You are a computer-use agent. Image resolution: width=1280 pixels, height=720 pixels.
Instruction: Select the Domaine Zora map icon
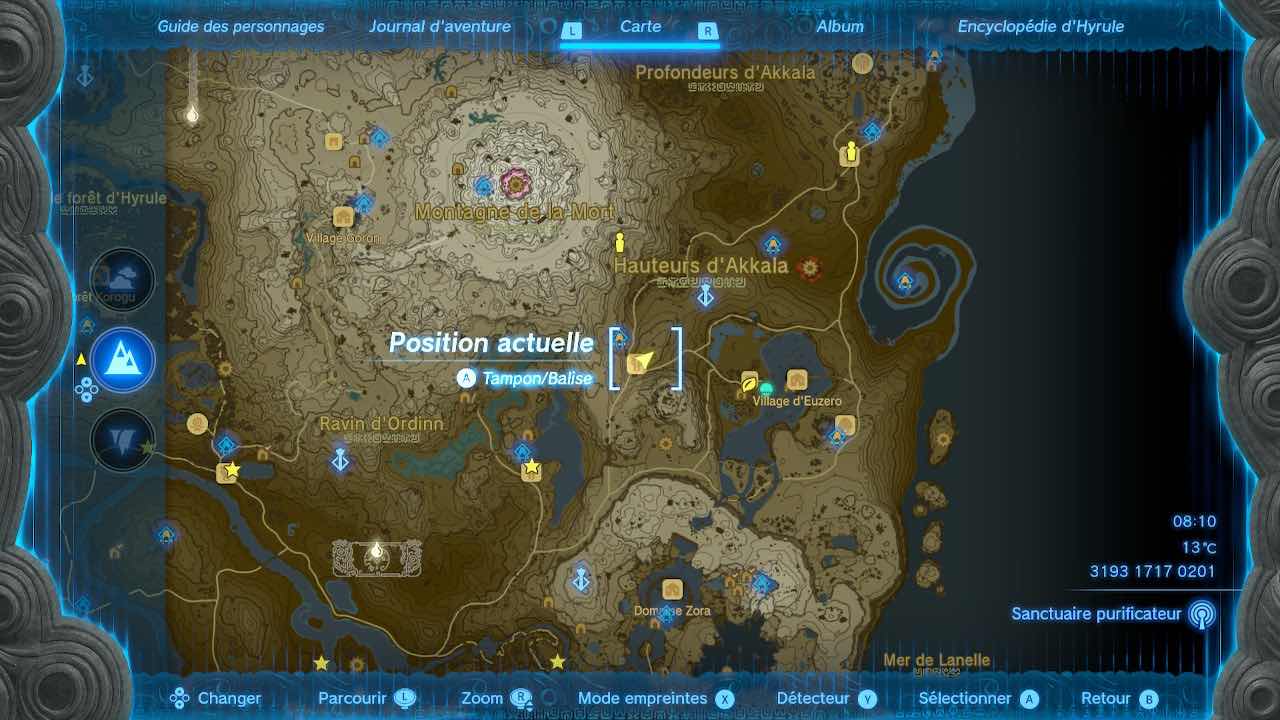point(672,590)
